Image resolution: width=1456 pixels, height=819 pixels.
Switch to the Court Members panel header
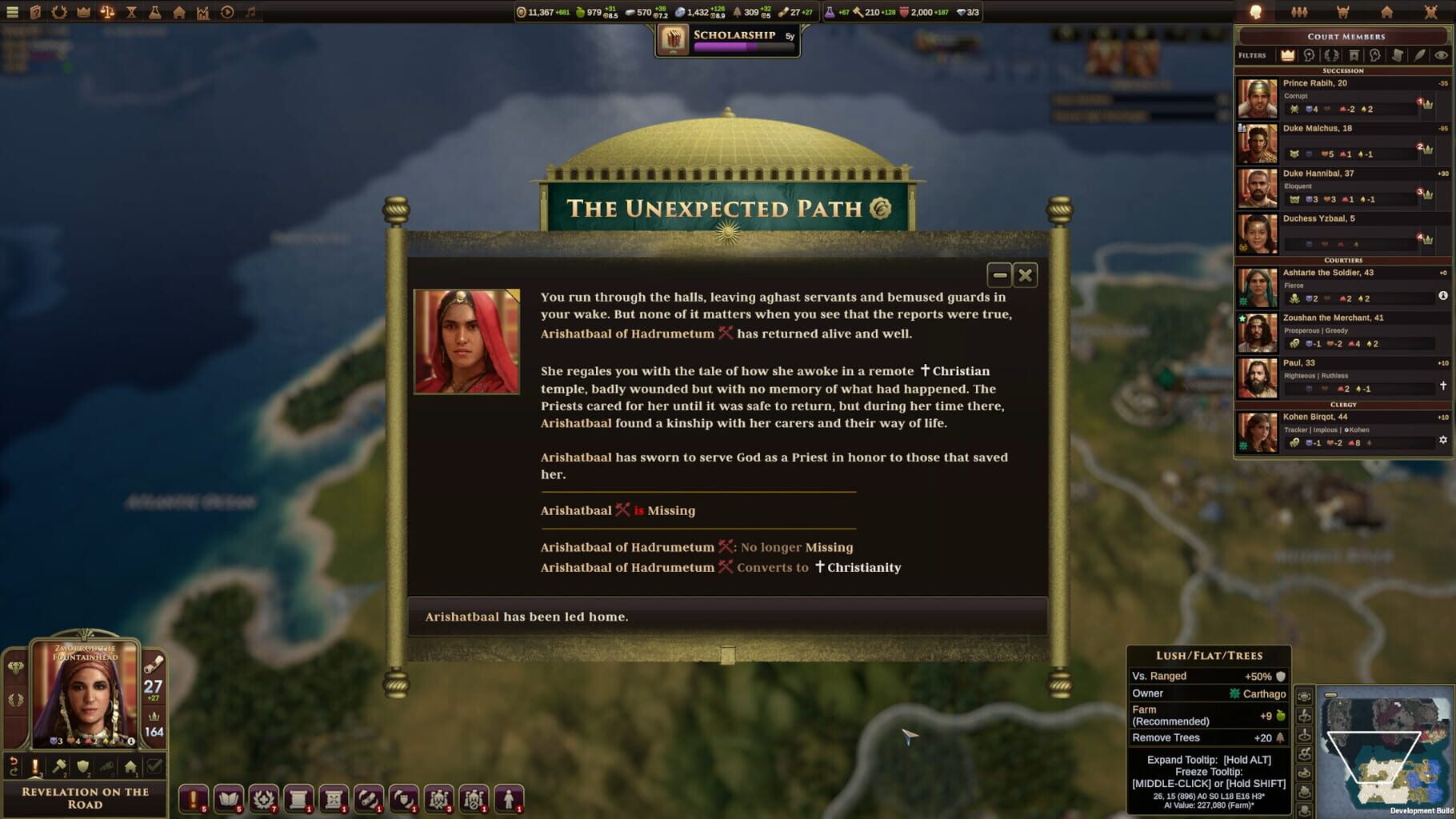(1343, 36)
